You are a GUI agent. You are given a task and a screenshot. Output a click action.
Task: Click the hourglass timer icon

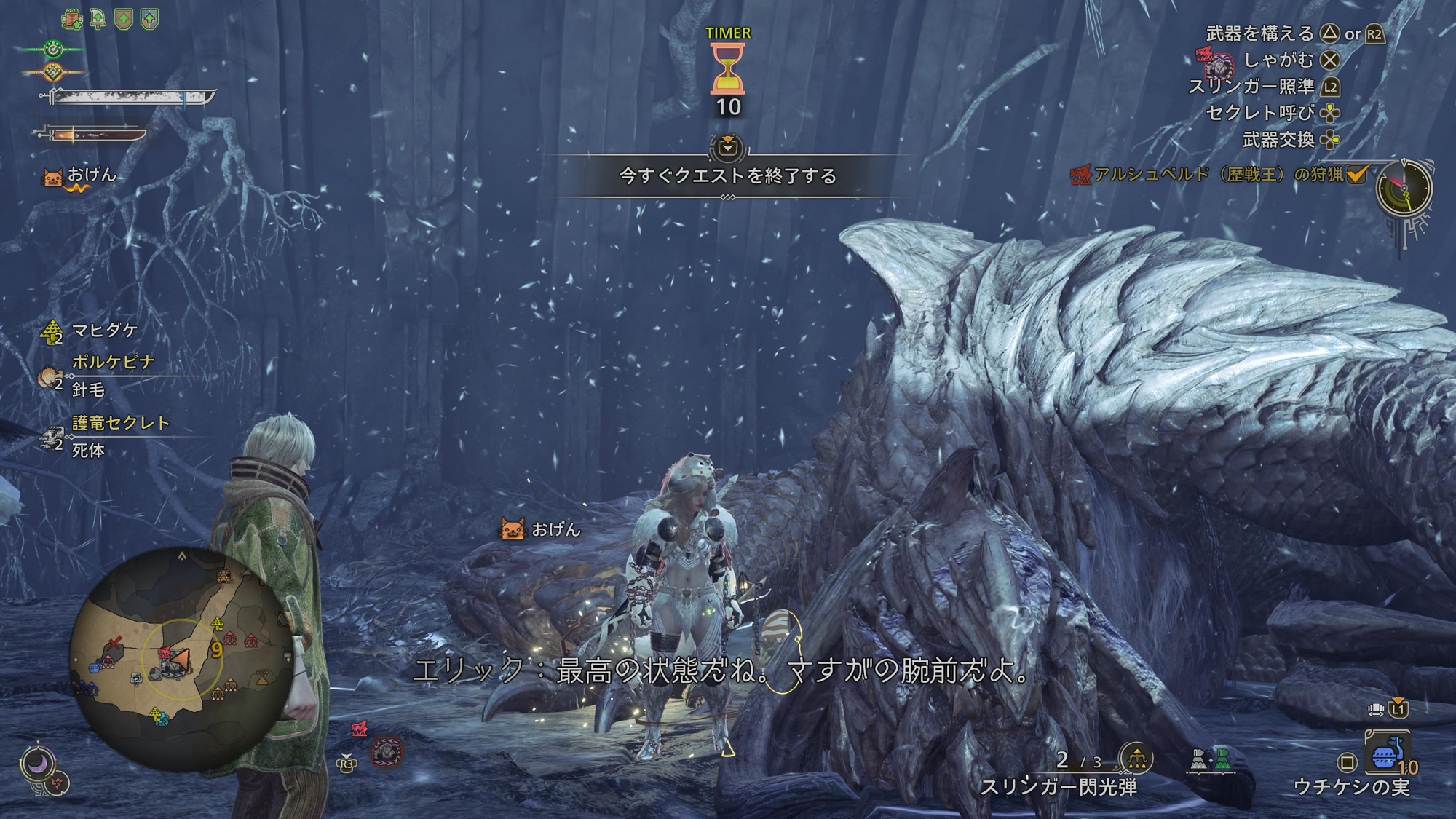(727, 68)
